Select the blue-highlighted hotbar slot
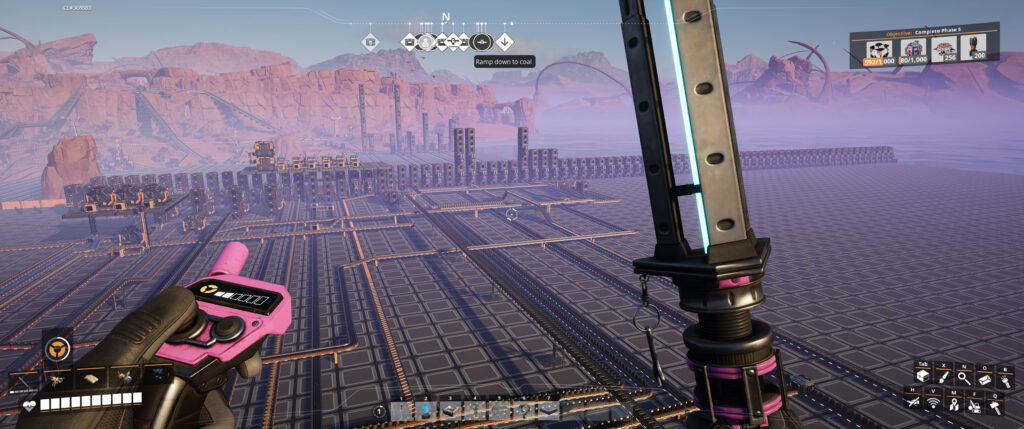Viewport: 1024px width, 429px height. click(x=426, y=409)
